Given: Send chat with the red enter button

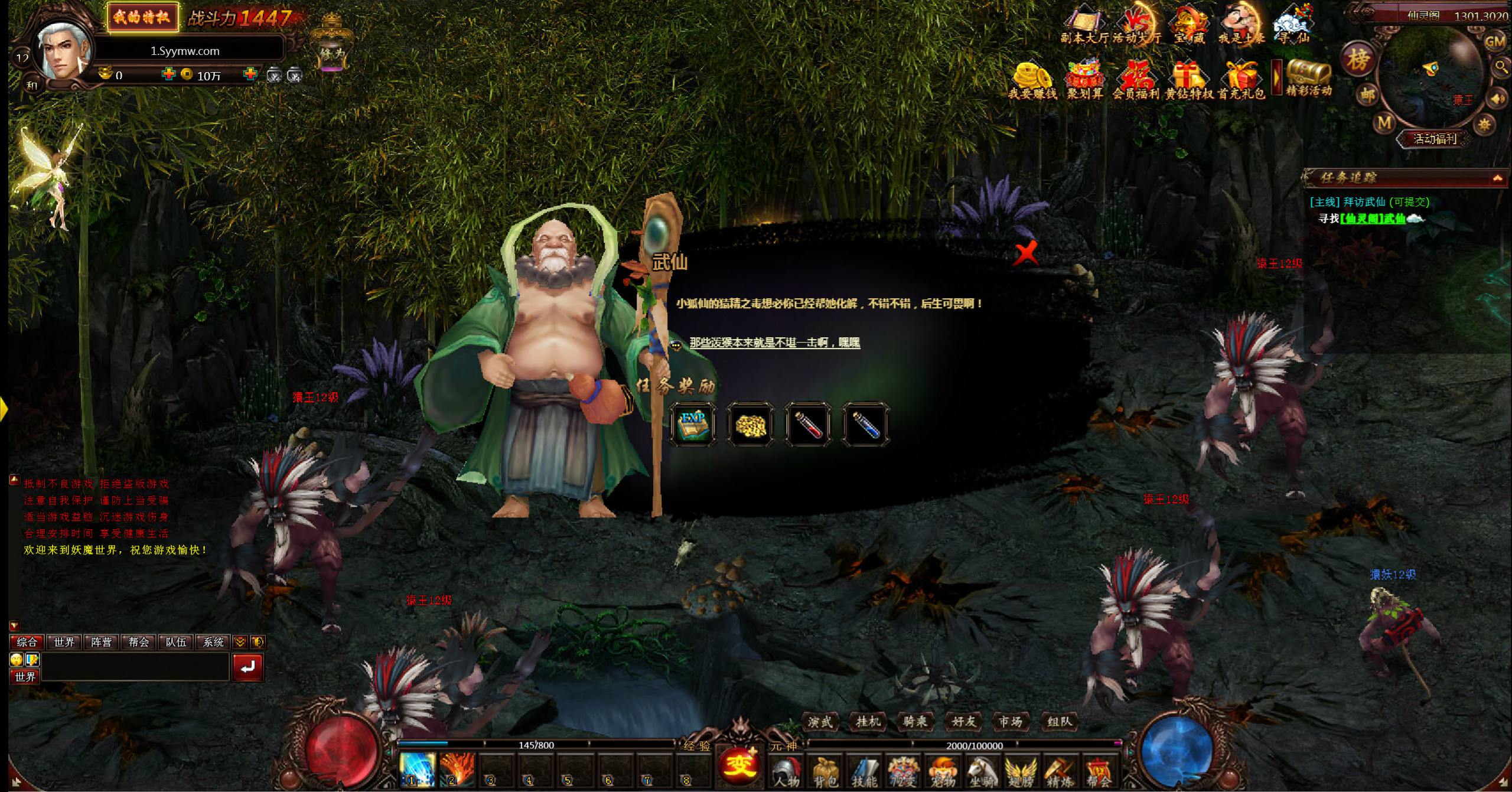Looking at the screenshot, I should 247,667.
